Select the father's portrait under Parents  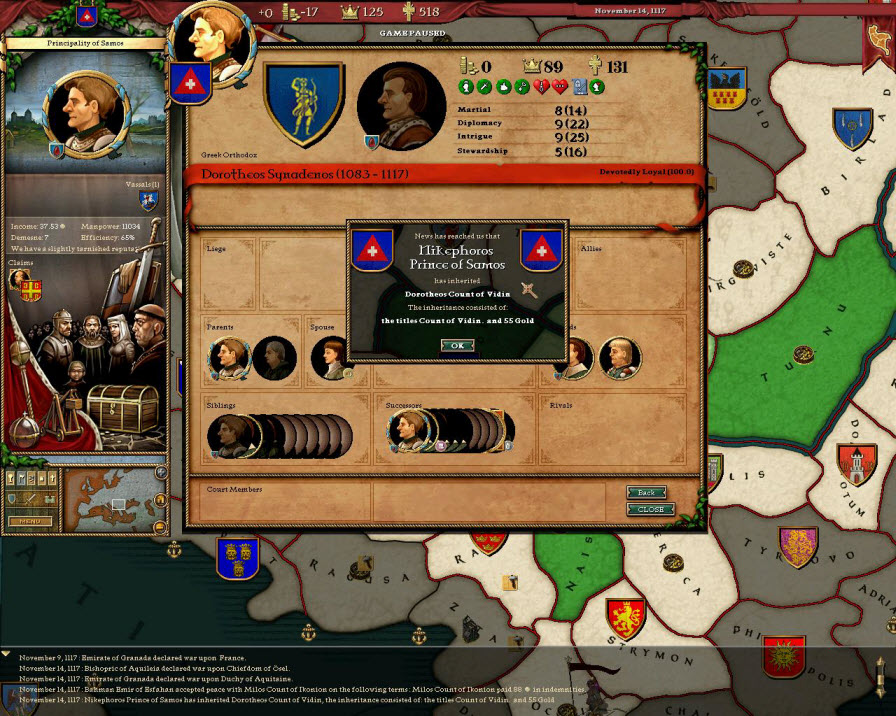(228, 357)
